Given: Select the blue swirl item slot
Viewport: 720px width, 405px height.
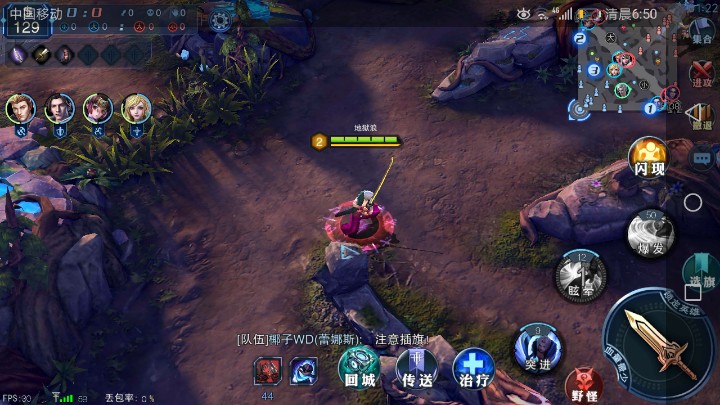Looking at the screenshot, I should click(x=304, y=370).
